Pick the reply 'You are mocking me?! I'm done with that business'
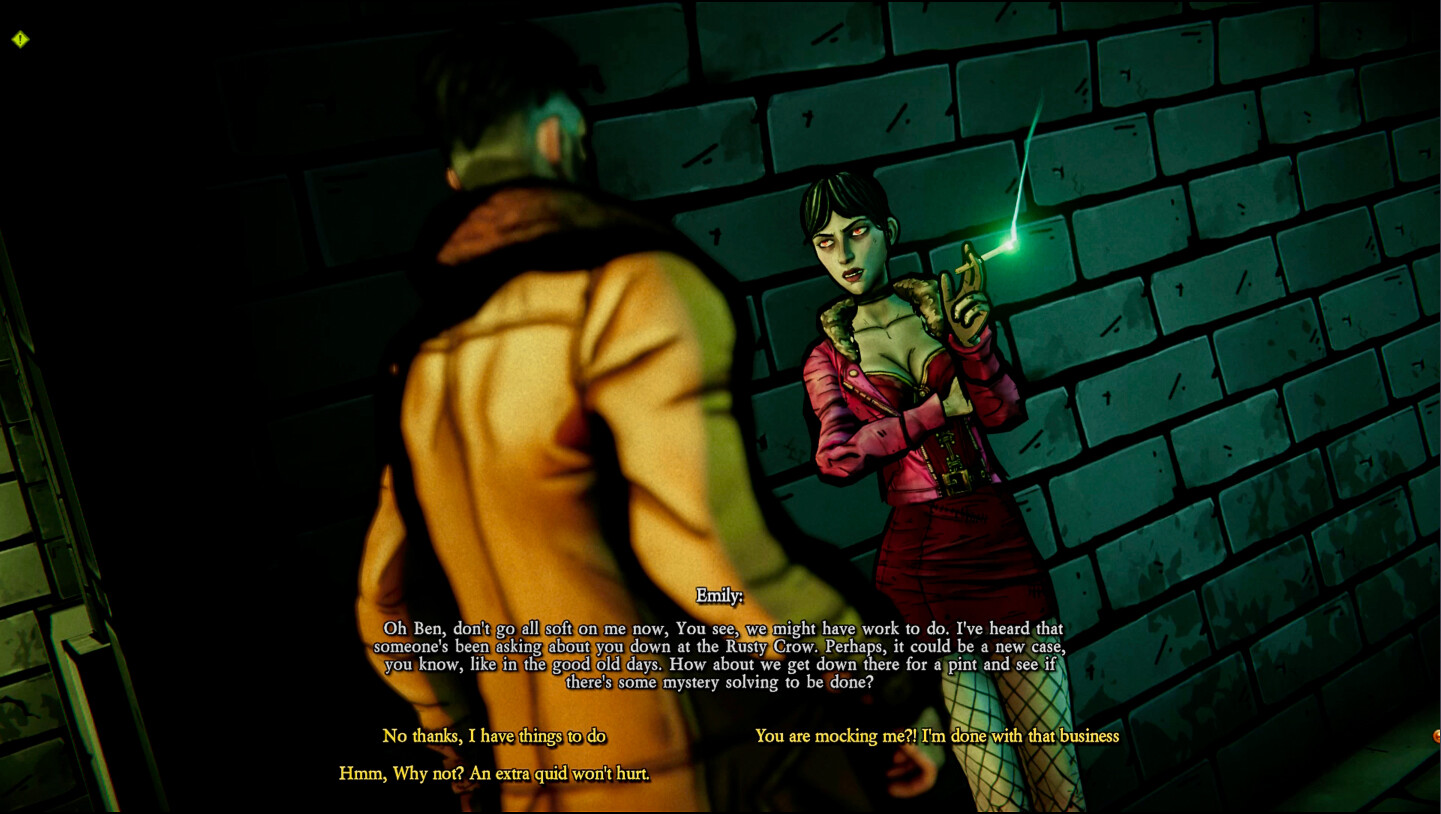Image resolution: width=1441 pixels, height=814 pixels. [938, 736]
